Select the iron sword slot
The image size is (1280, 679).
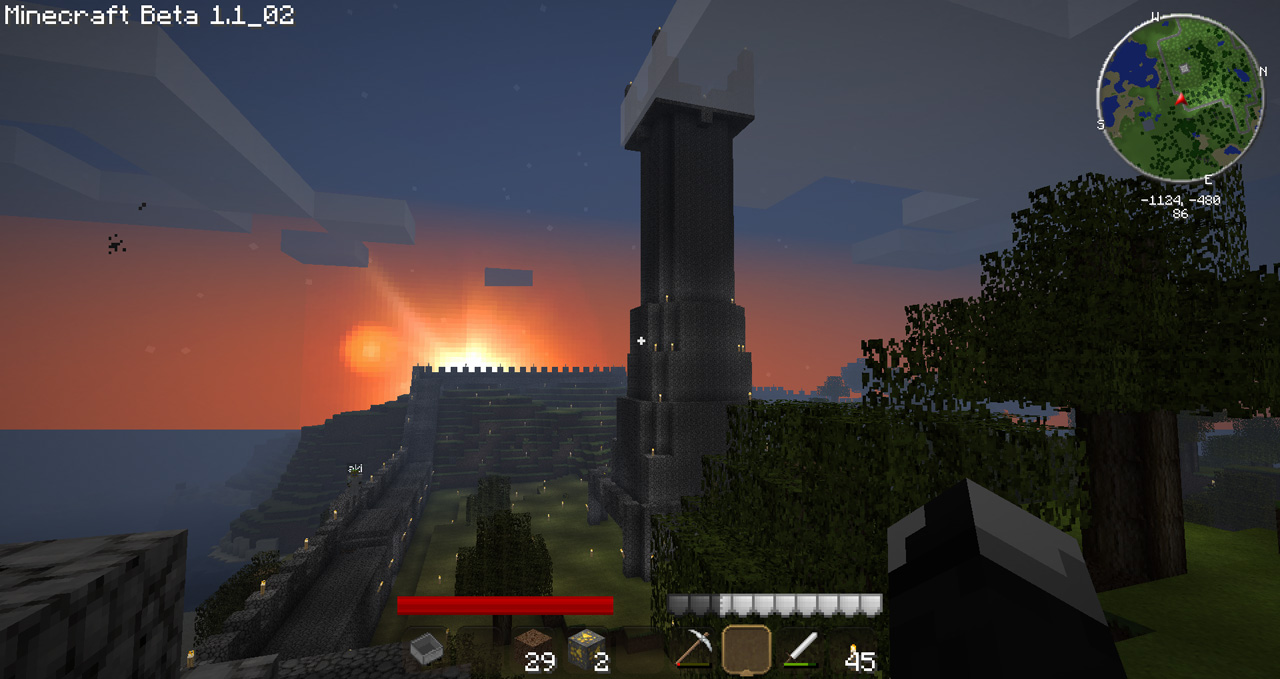click(800, 649)
